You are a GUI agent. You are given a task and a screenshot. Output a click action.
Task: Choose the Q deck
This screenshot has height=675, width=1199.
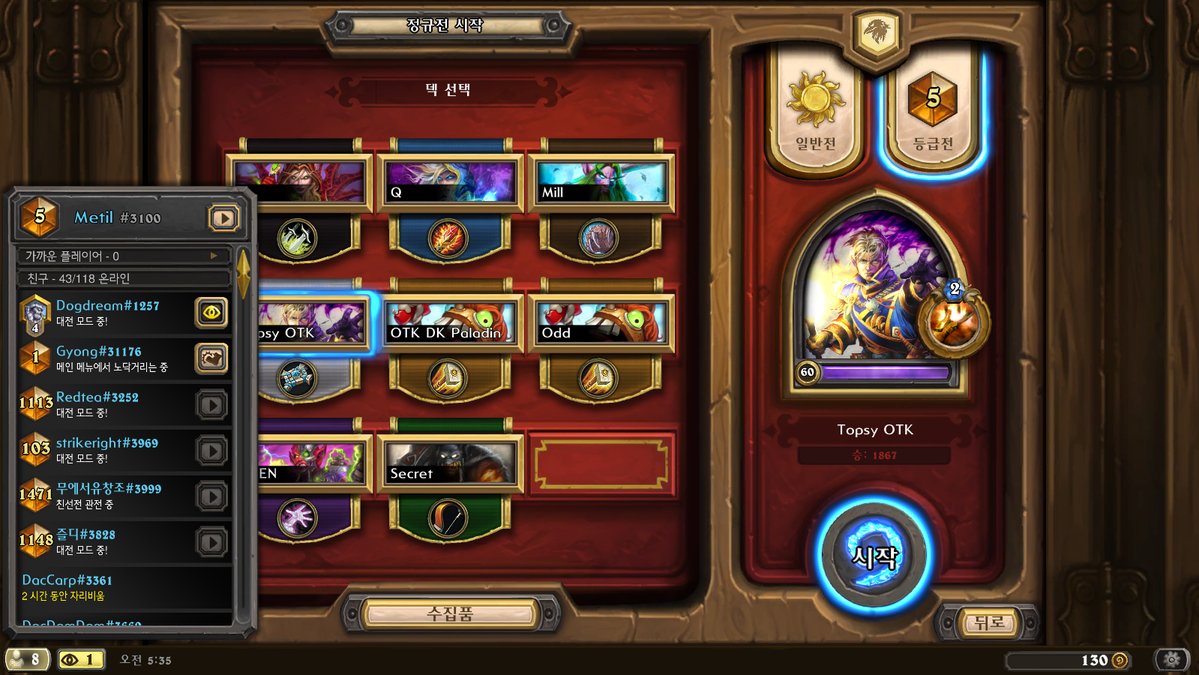[449, 183]
